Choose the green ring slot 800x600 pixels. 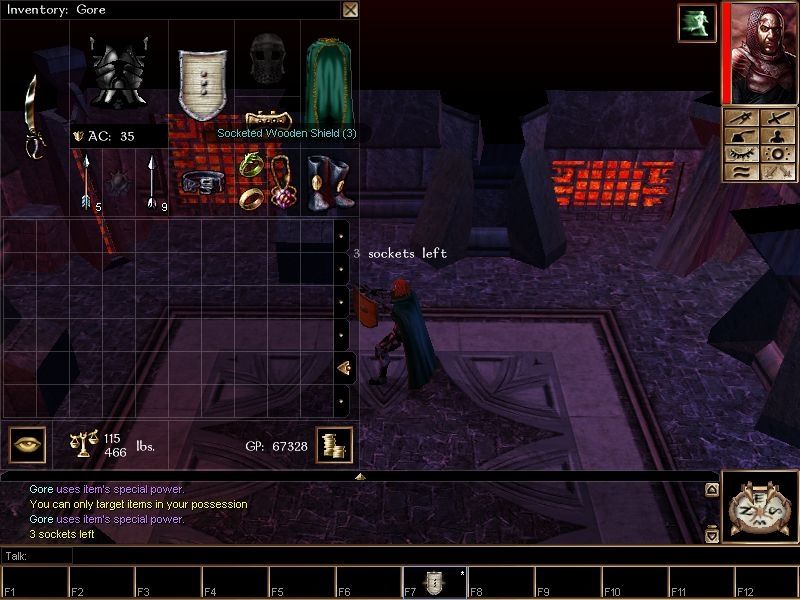[x=250, y=162]
